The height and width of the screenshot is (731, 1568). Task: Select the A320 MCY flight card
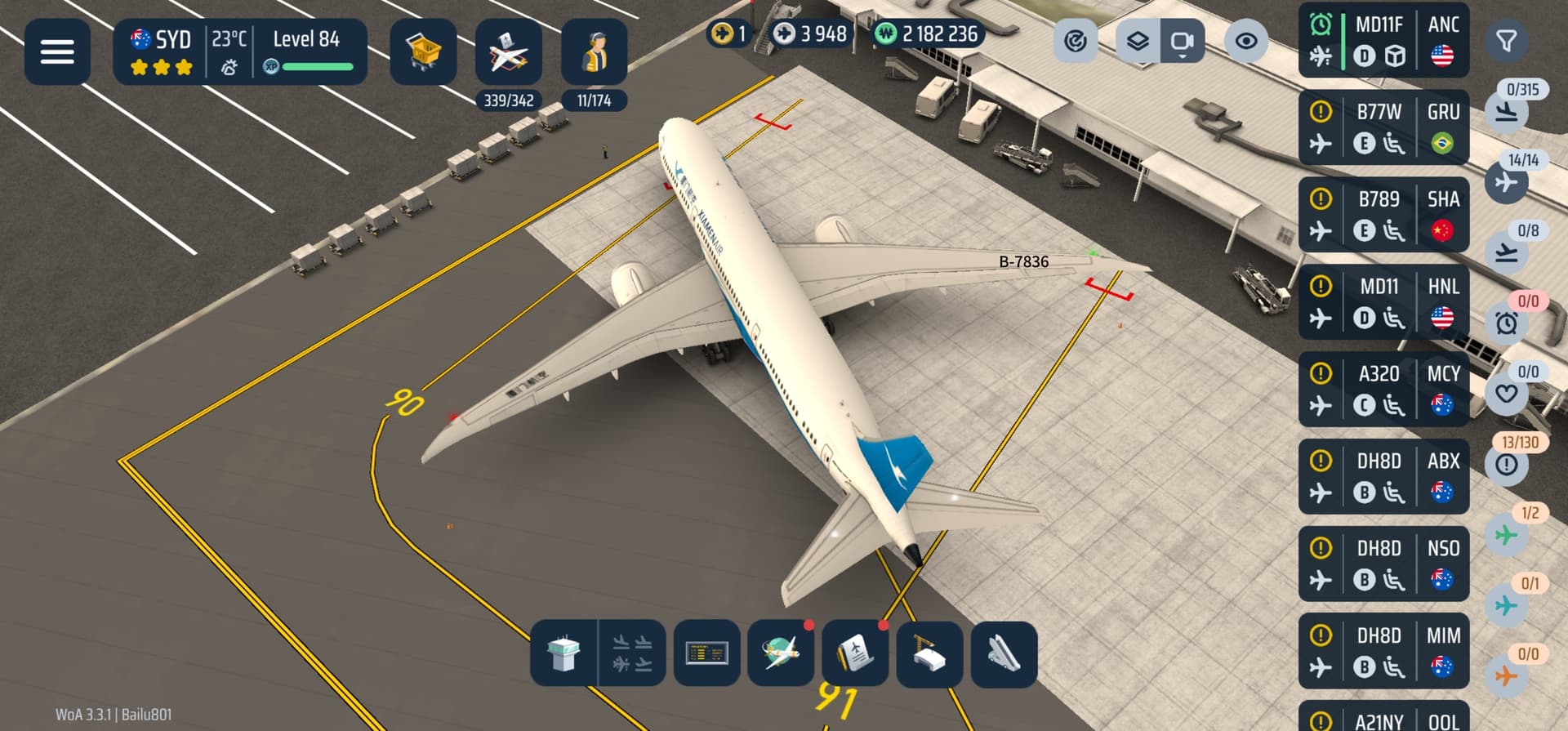point(1383,390)
